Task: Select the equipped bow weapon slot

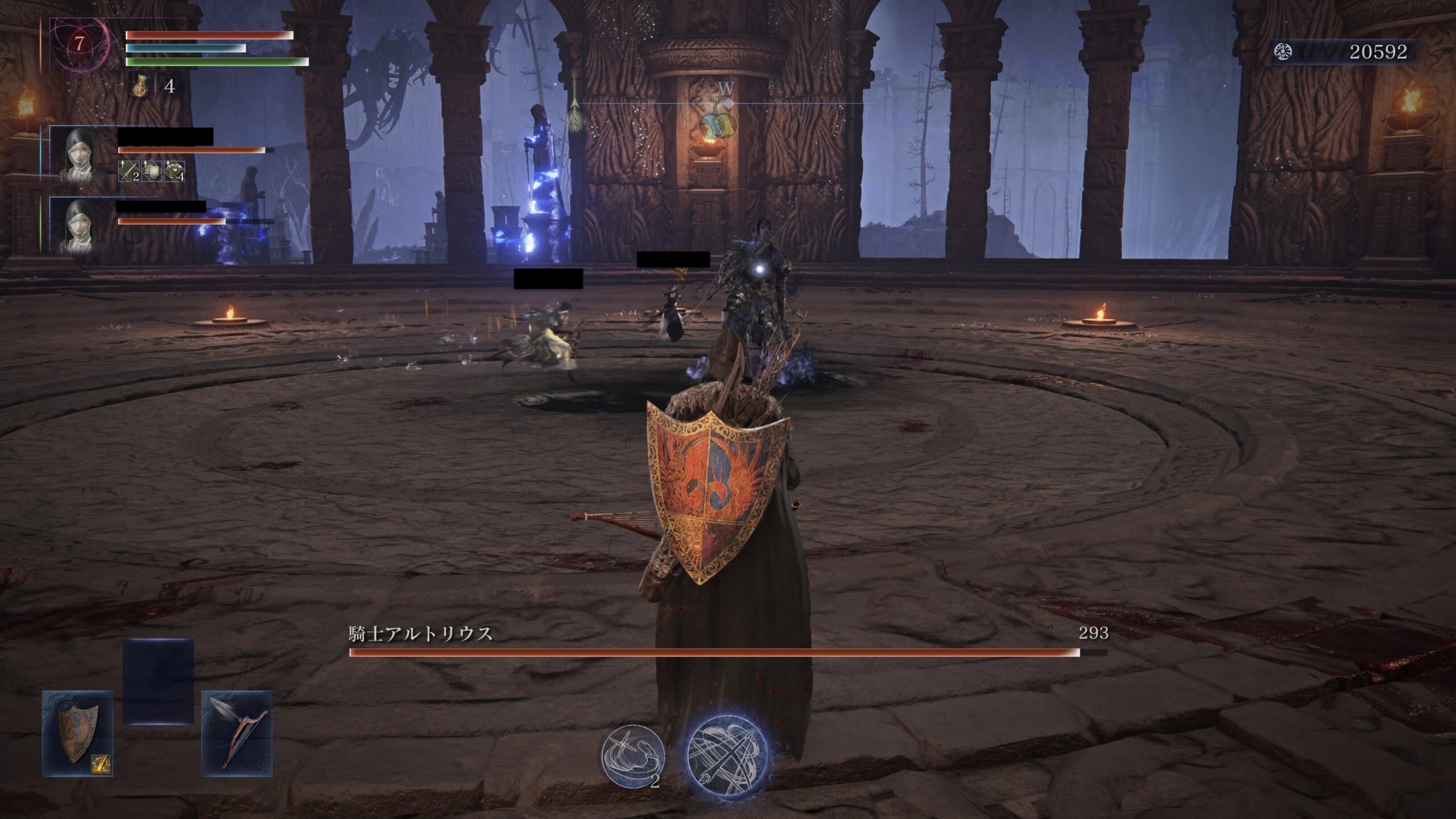Action: [237, 734]
